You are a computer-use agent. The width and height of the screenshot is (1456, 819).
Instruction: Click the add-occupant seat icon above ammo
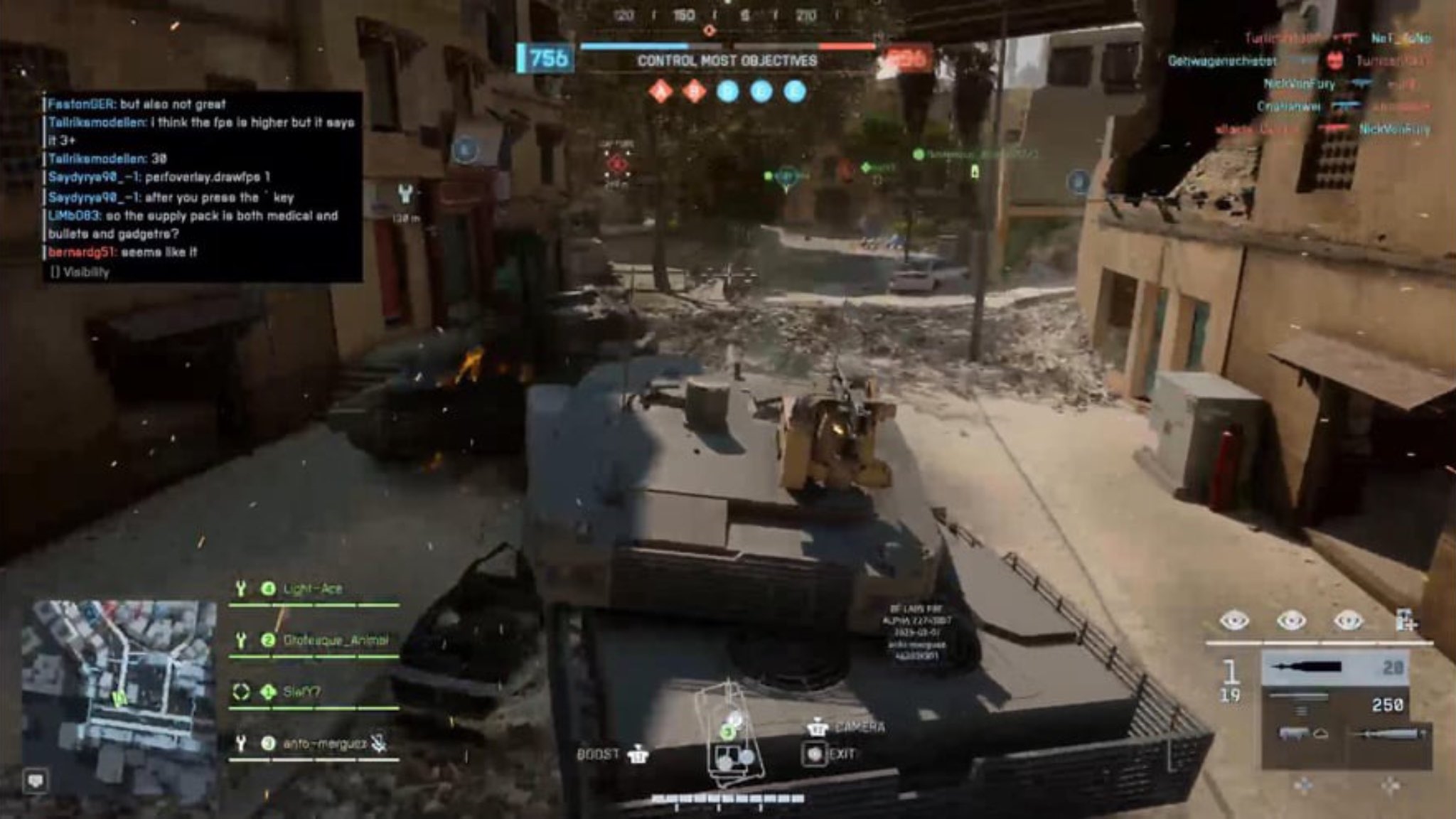[x=1405, y=621]
